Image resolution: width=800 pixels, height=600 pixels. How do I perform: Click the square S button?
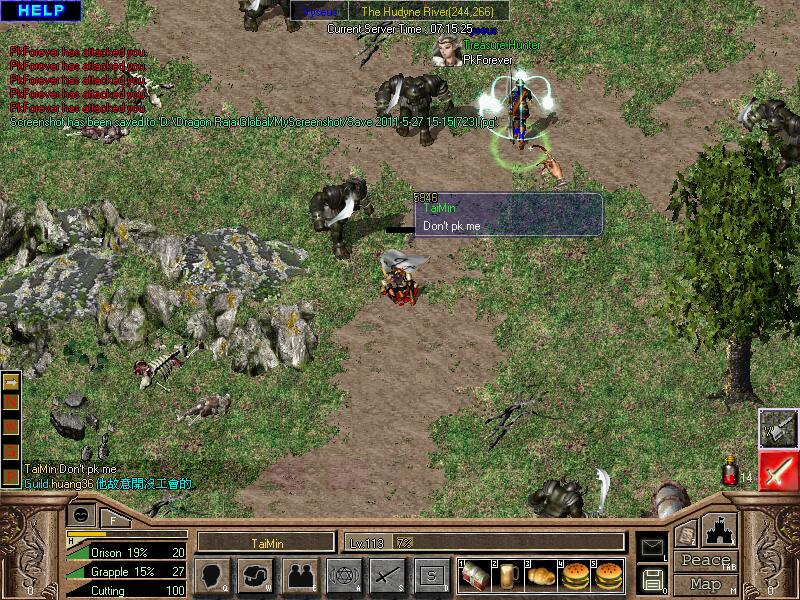pos(431,575)
